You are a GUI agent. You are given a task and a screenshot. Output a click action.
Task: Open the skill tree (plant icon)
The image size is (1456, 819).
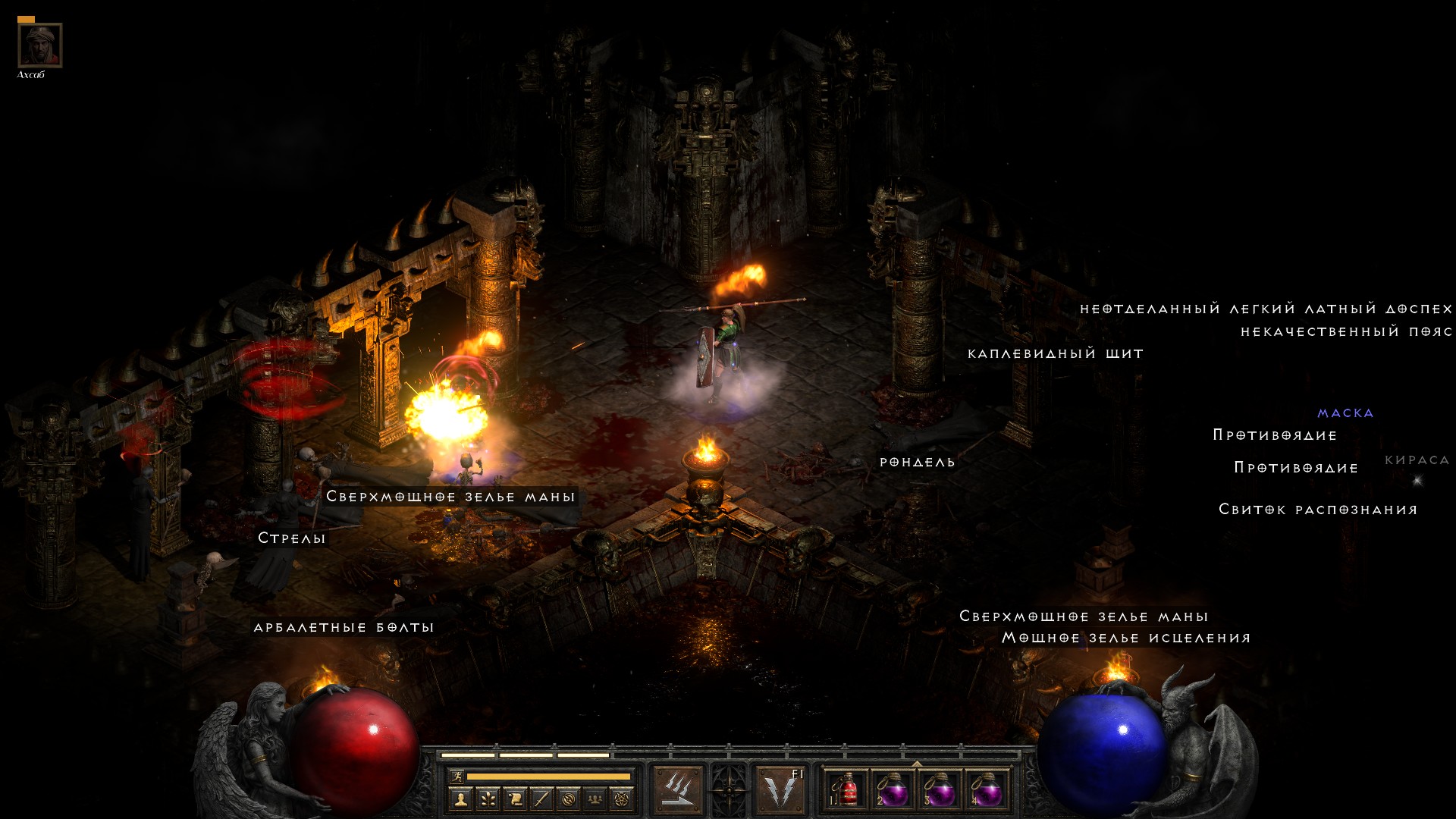487,799
